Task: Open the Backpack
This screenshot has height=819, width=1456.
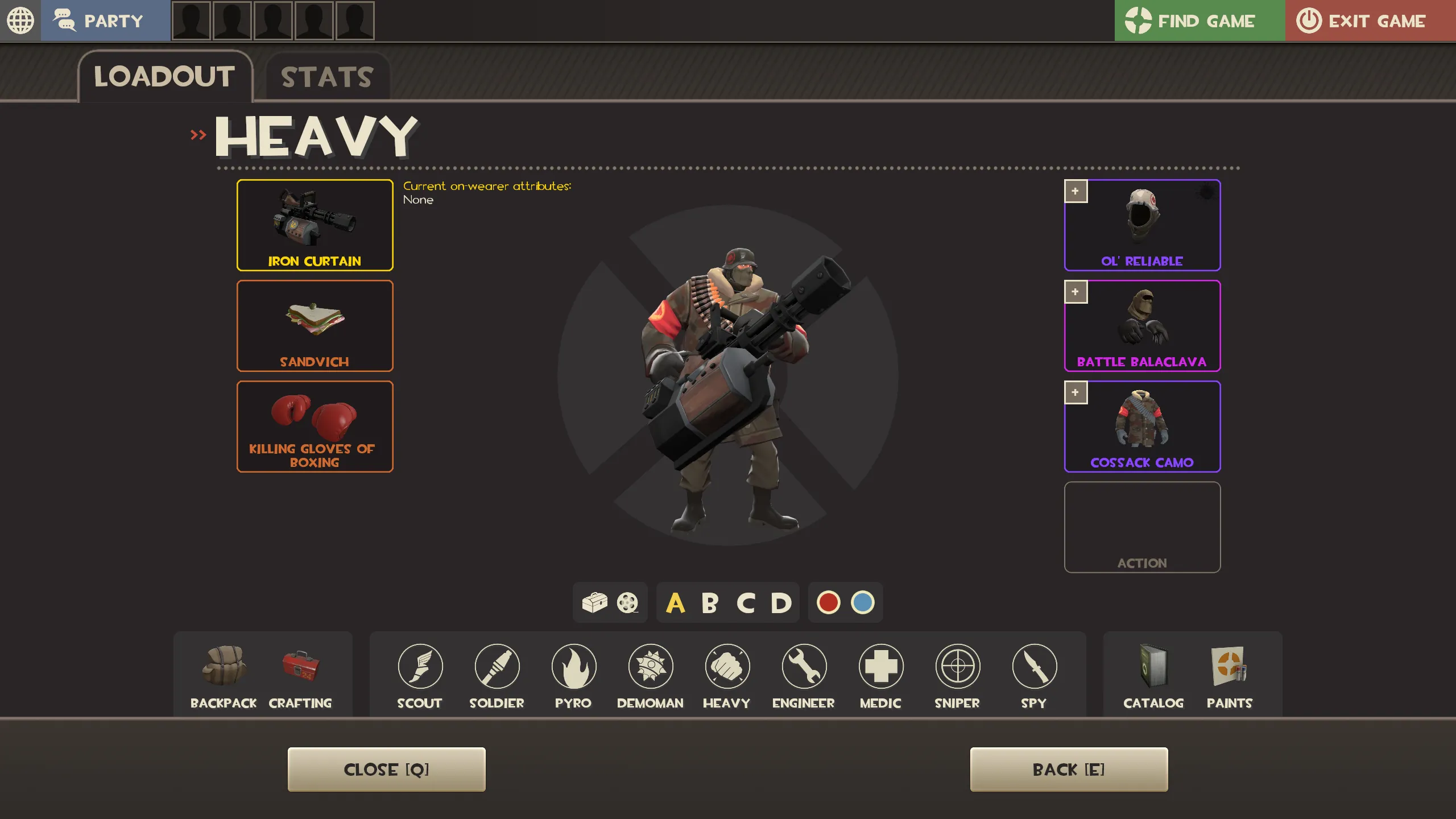Action: [224, 676]
